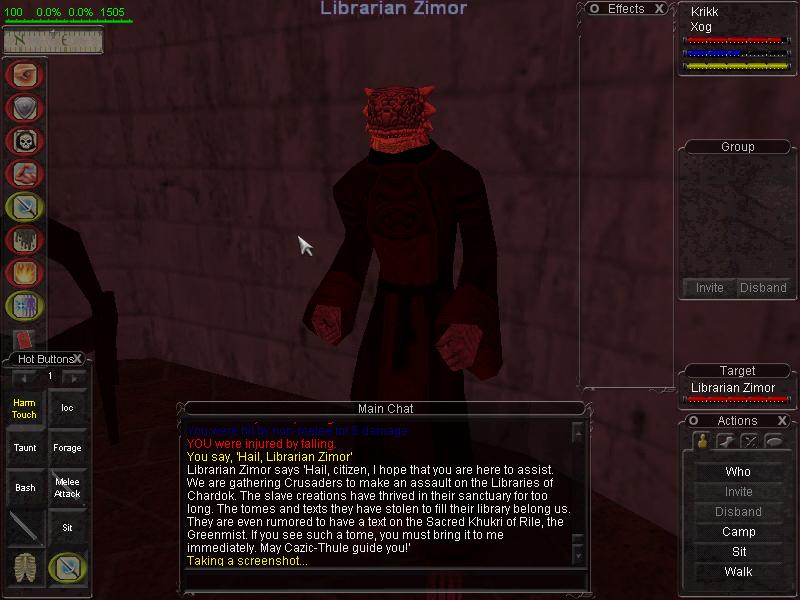Go to the next hot button page
This screenshot has height=600, width=800.
click(74, 377)
